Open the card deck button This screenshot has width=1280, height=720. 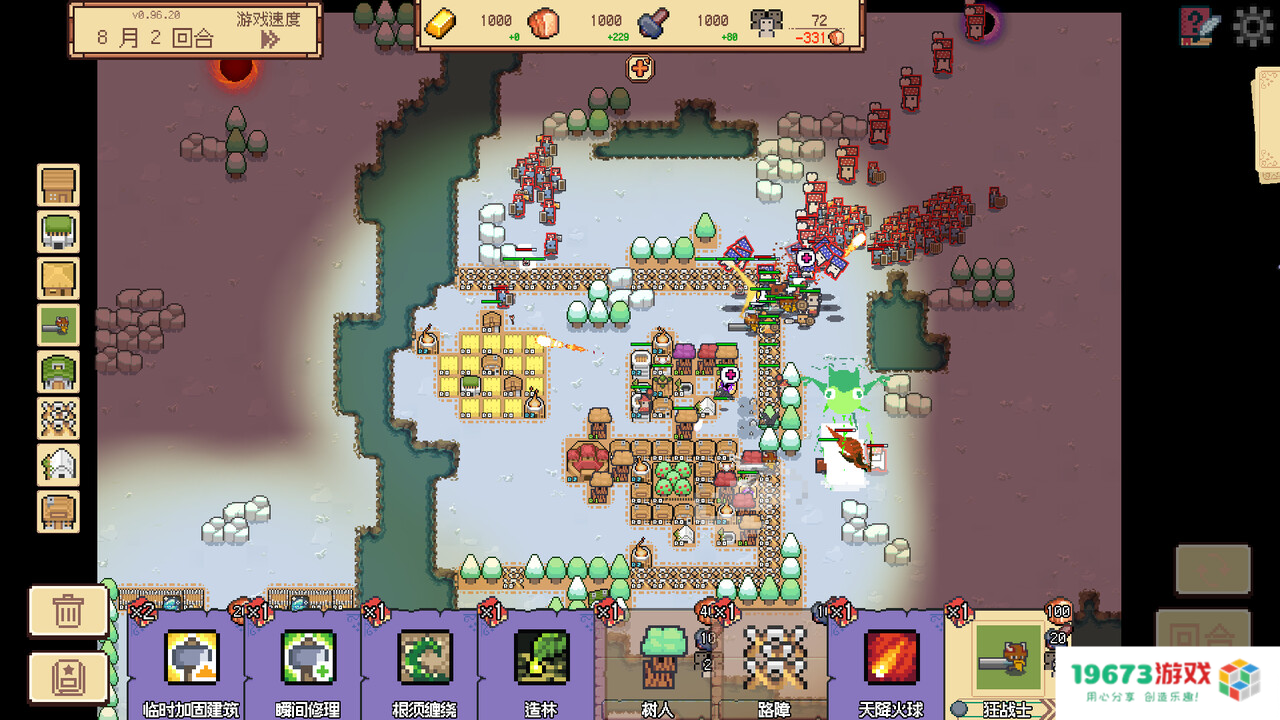pyautogui.click(x=68, y=678)
